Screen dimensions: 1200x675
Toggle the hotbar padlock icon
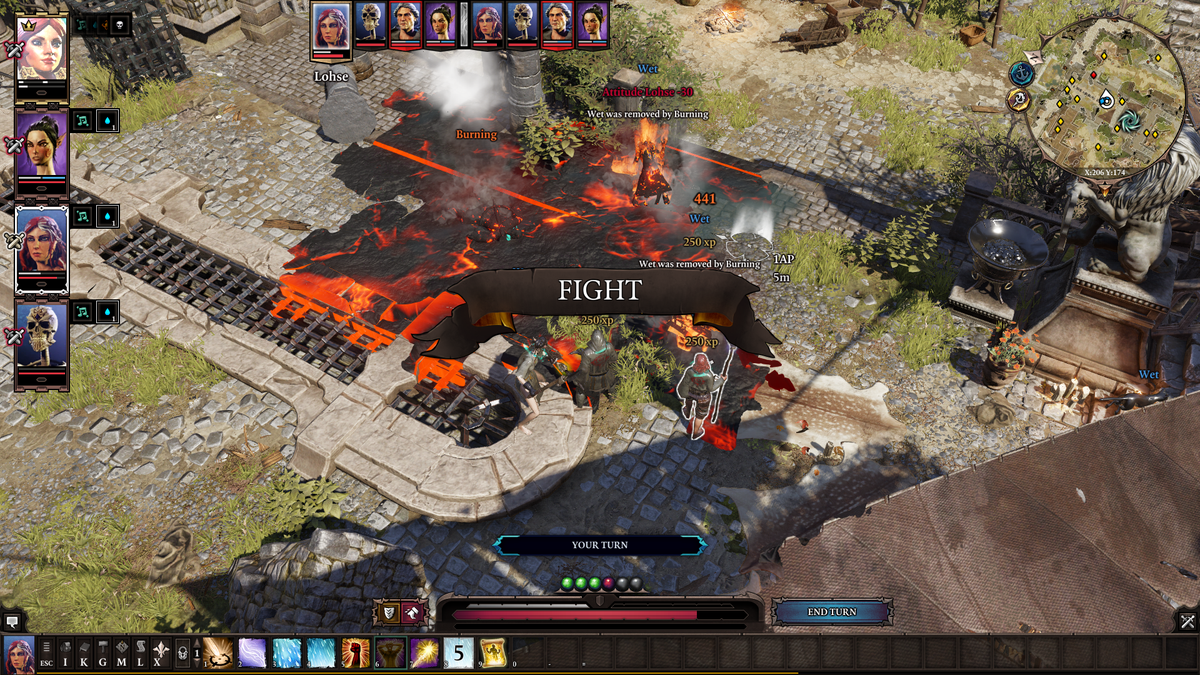click(x=182, y=654)
